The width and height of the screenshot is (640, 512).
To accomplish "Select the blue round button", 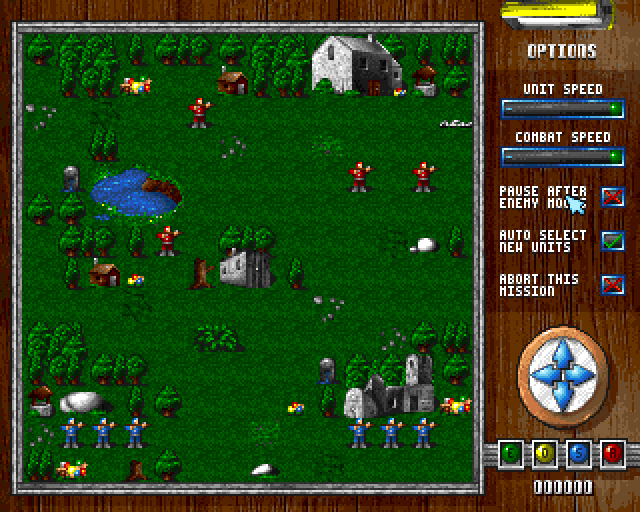I will (579, 454).
